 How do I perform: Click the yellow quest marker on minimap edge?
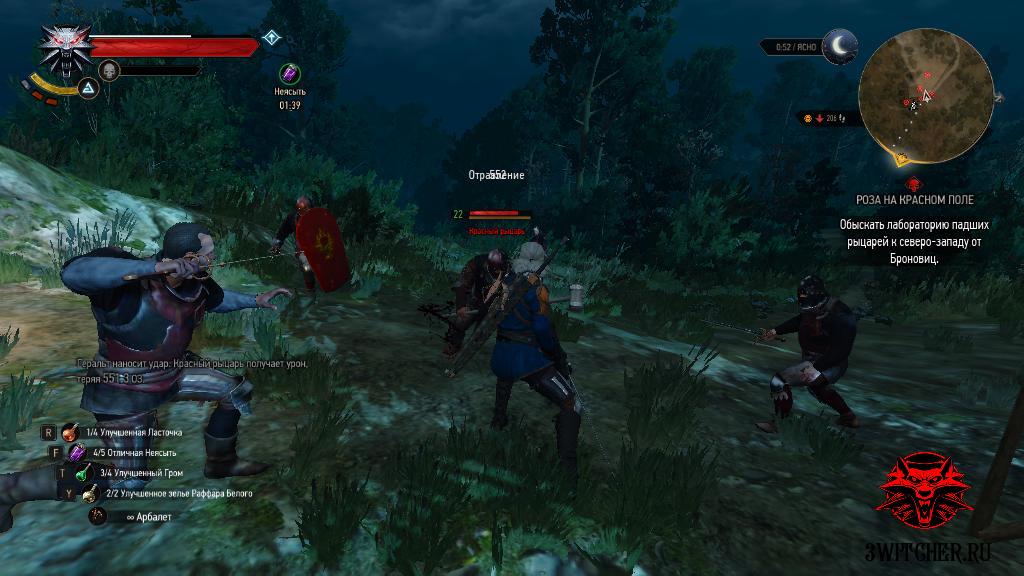click(904, 158)
